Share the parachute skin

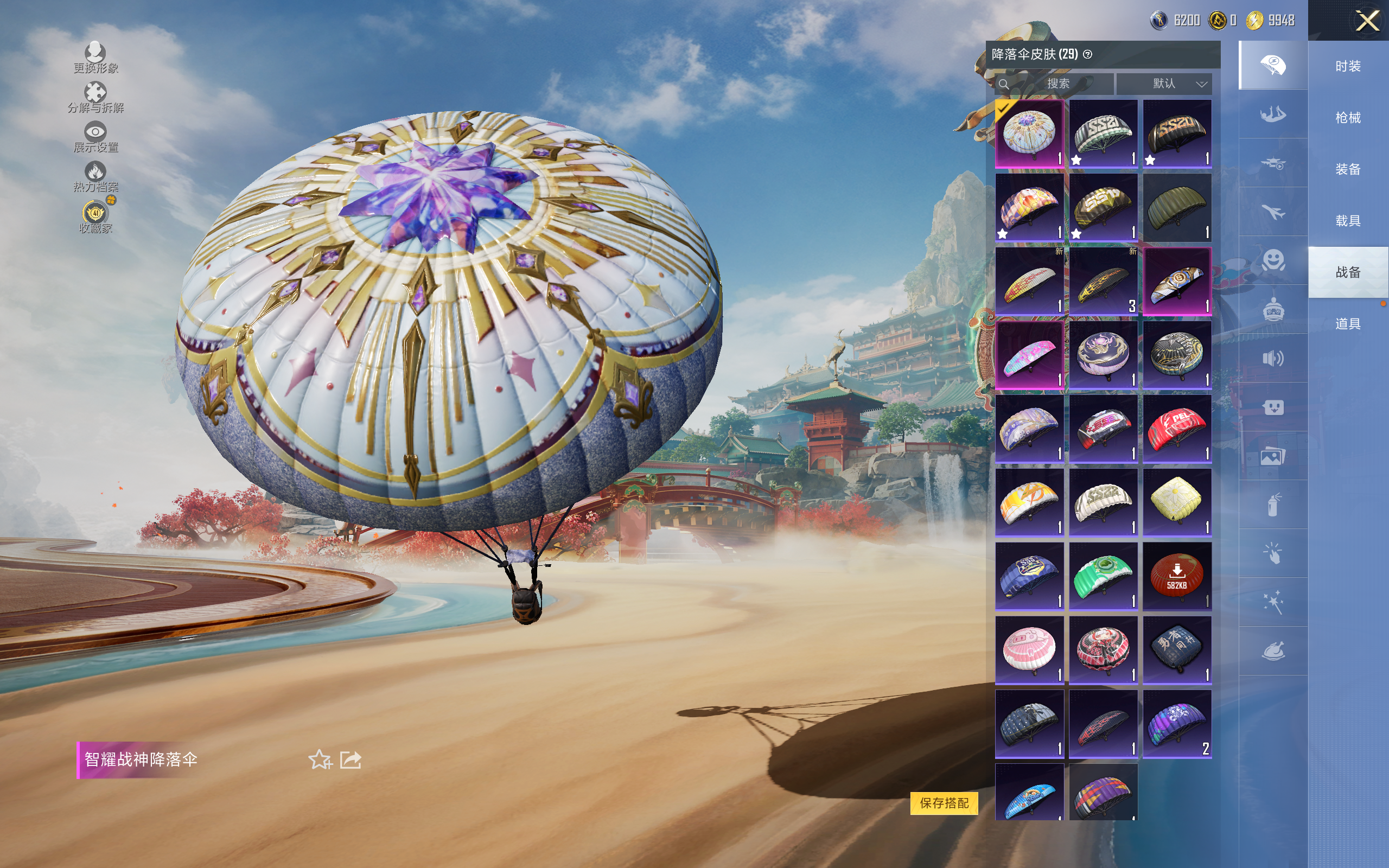click(x=351, y=759)
